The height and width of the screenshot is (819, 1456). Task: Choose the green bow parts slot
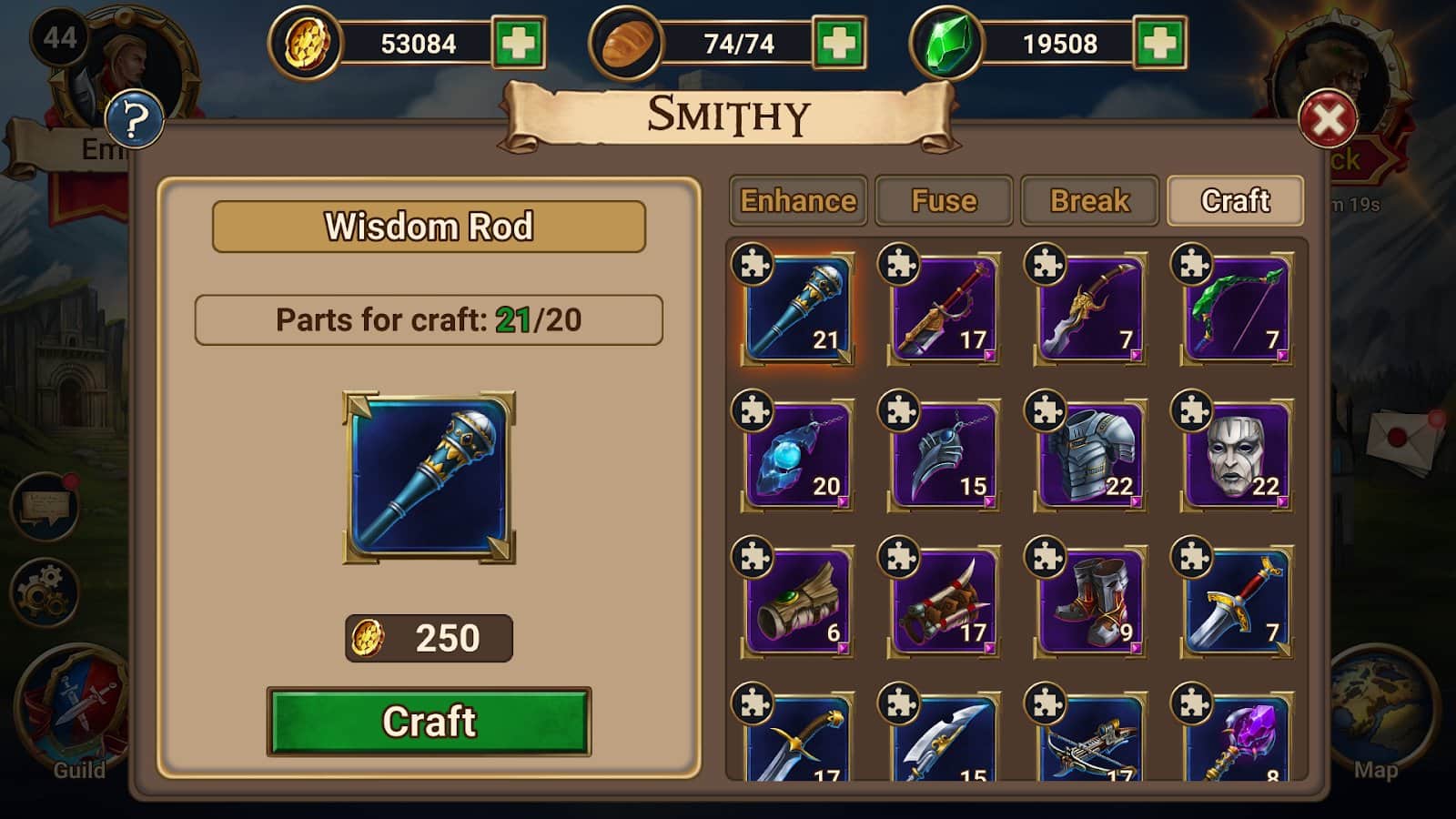tap(1237, 309)
